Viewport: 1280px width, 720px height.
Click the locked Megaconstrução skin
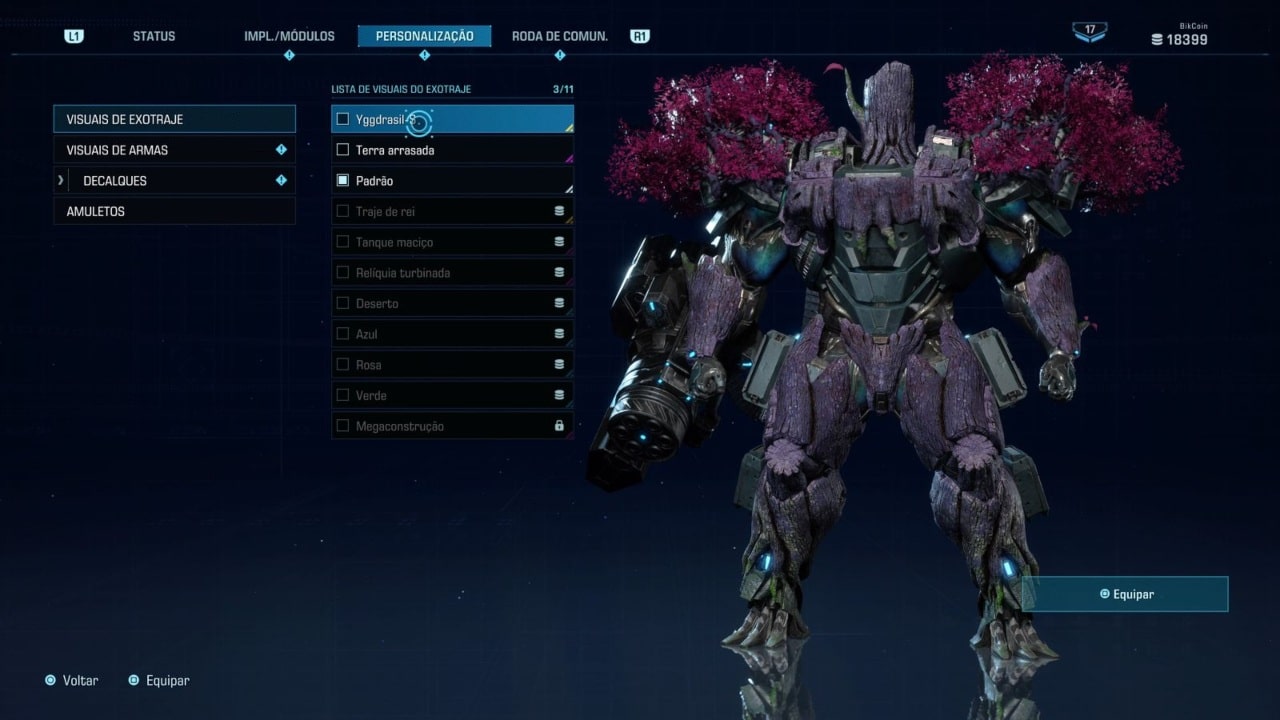click(452, 426)
